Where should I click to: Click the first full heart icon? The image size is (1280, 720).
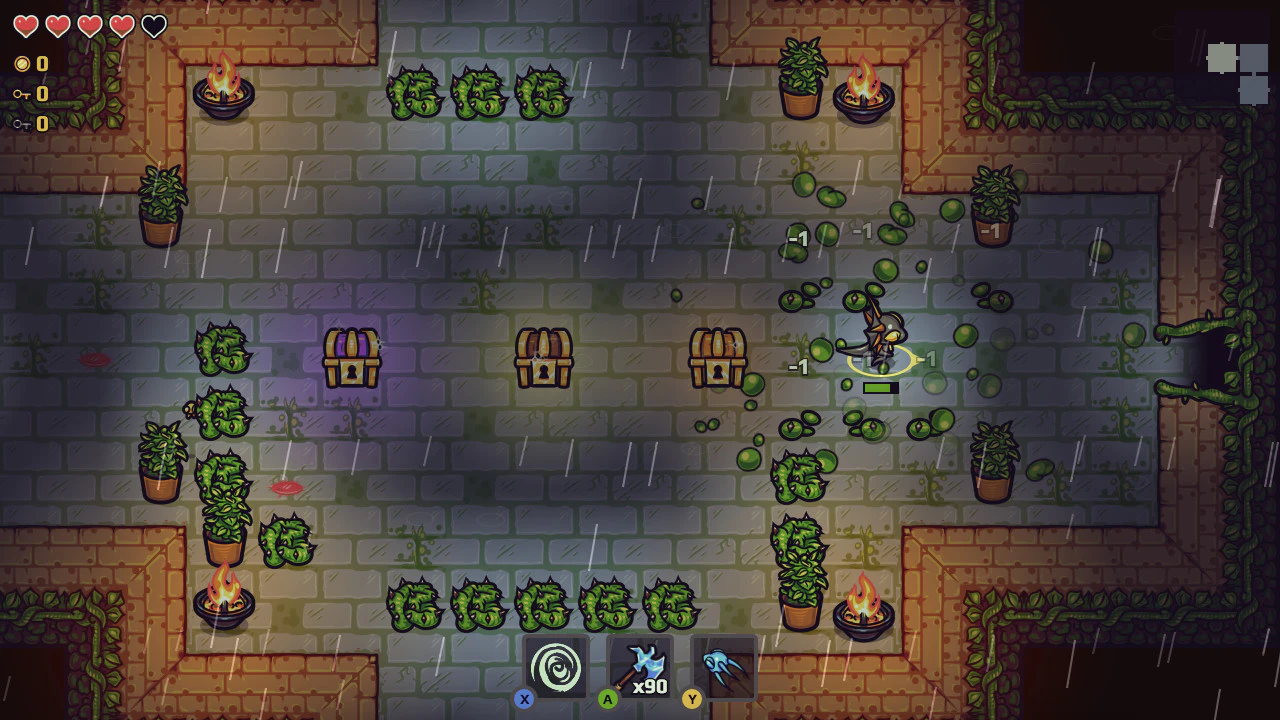[25, 27]
